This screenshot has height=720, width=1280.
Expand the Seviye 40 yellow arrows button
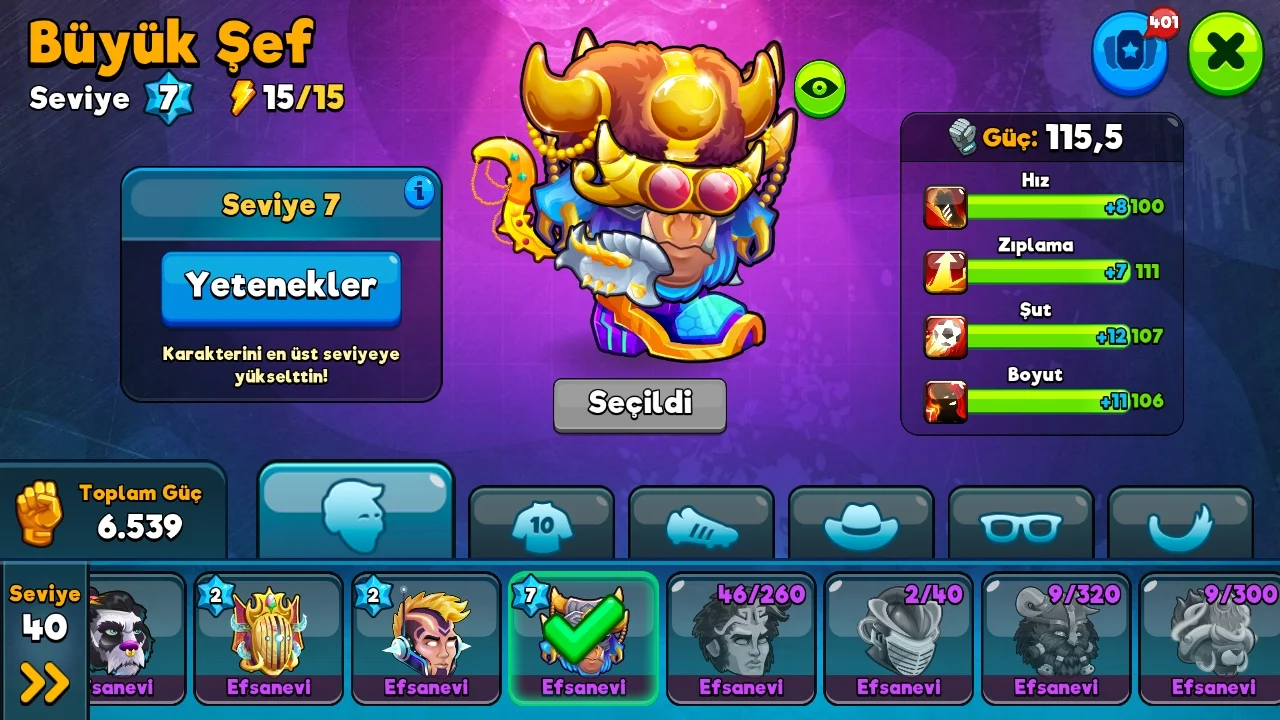(45, 682)
